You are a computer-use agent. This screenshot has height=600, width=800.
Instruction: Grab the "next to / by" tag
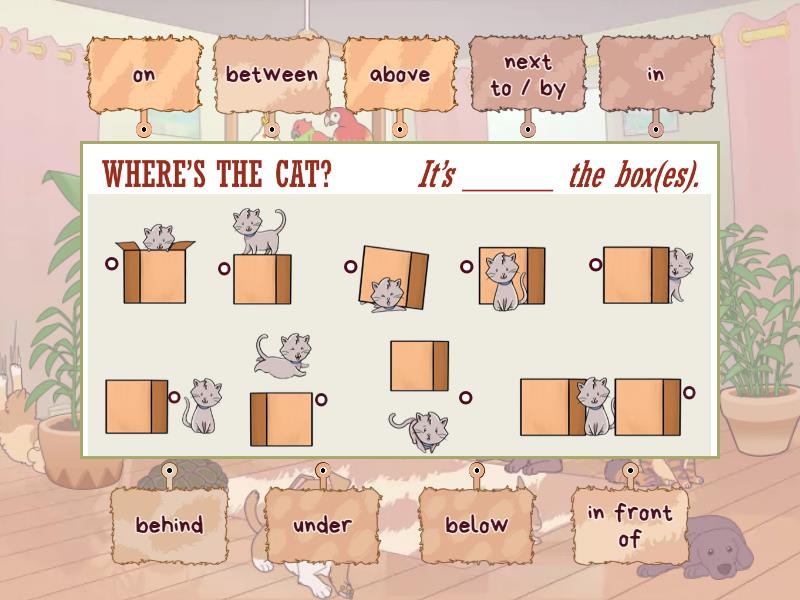[x=527, y=75]
